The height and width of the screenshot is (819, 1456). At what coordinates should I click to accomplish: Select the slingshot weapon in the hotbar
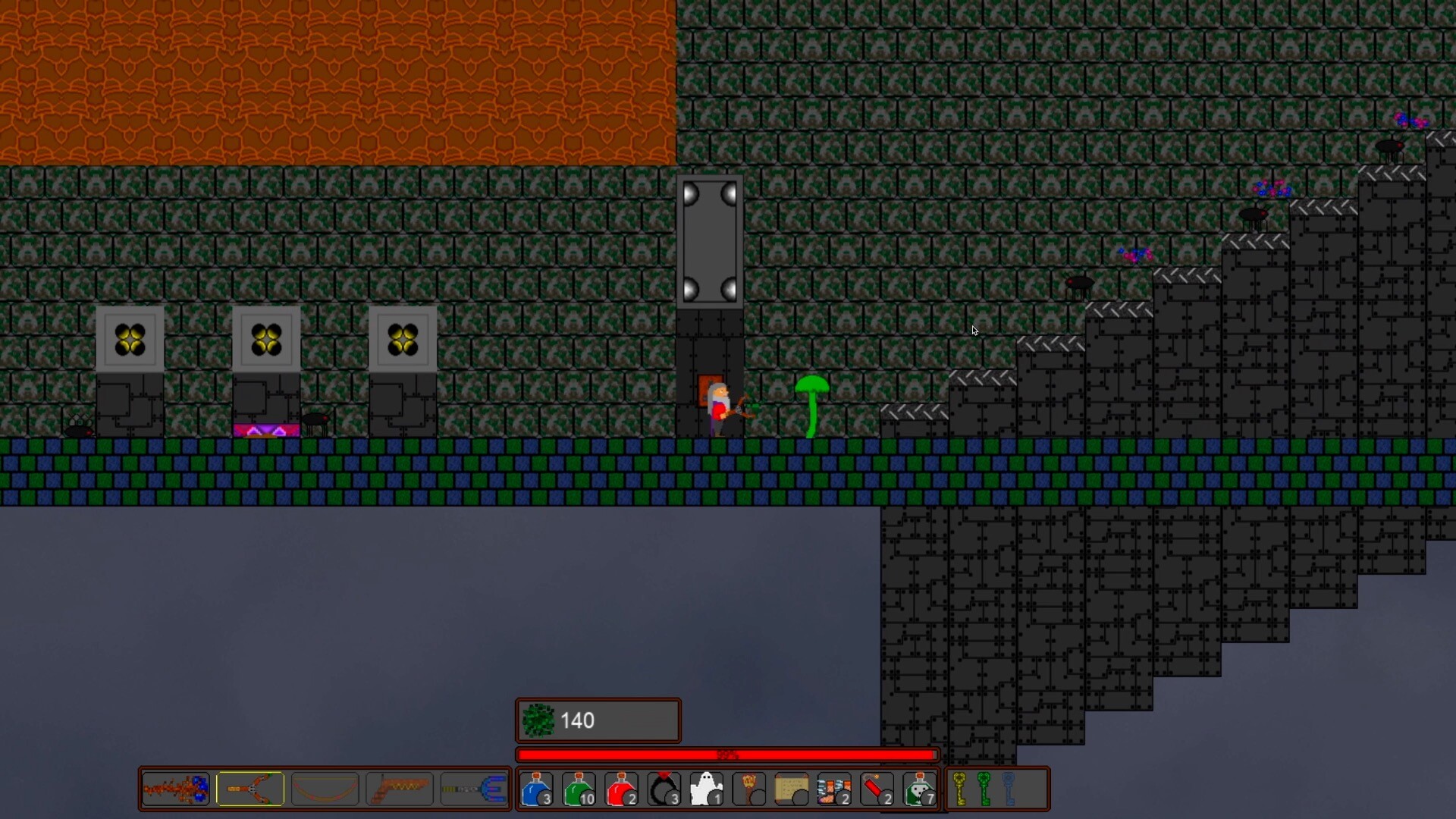(250, 789)
